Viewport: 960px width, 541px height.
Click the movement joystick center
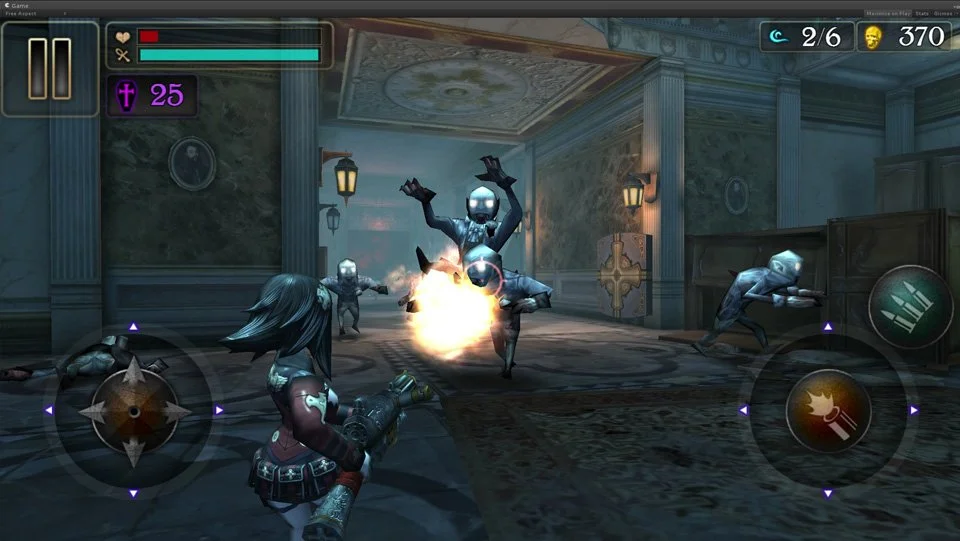[x=133, y=410]
